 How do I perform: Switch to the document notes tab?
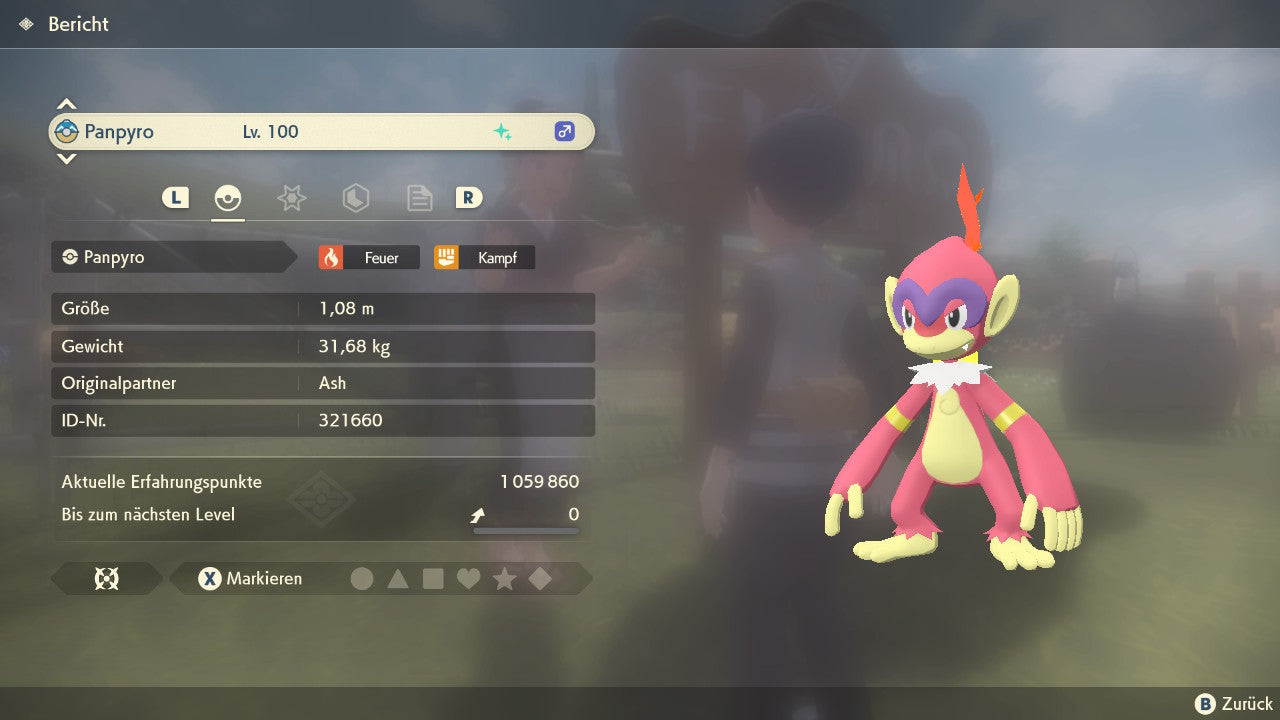pyautogui.click(x=419, y=198)
